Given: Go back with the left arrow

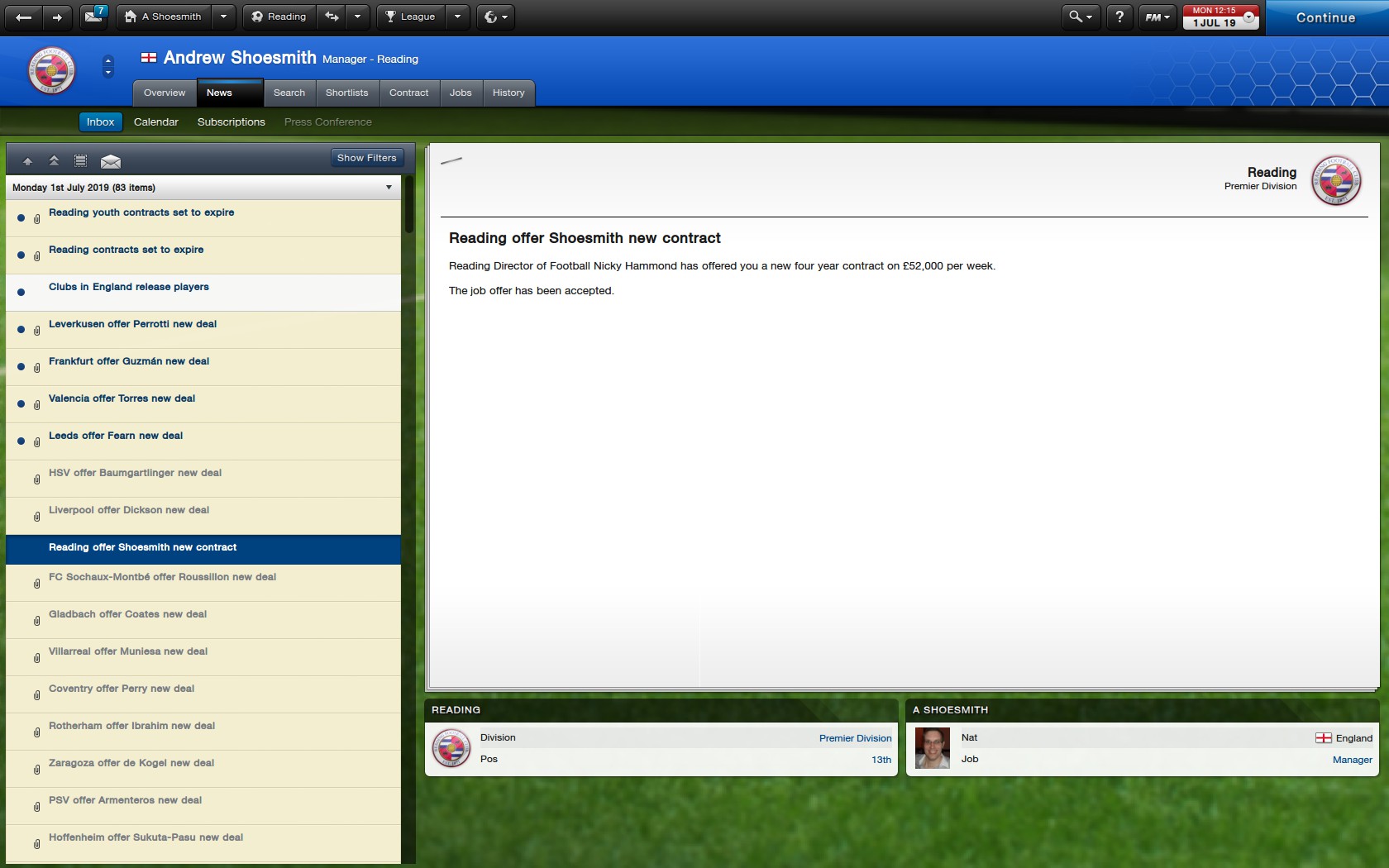Looking at the screenshot, I should pyautogui.click(x=24, y=17).
